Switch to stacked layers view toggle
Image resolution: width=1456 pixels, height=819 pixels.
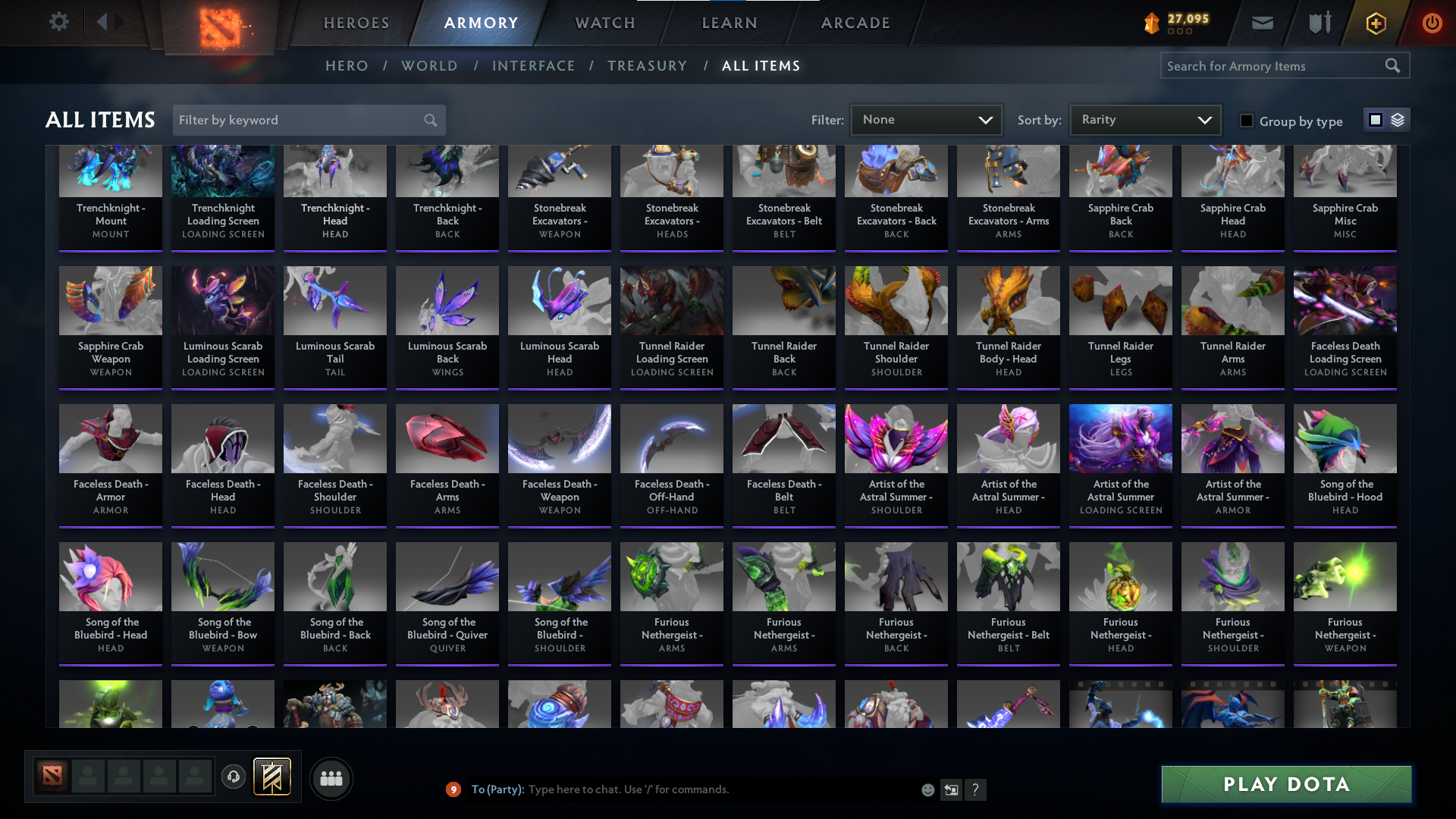[1397, 120]
